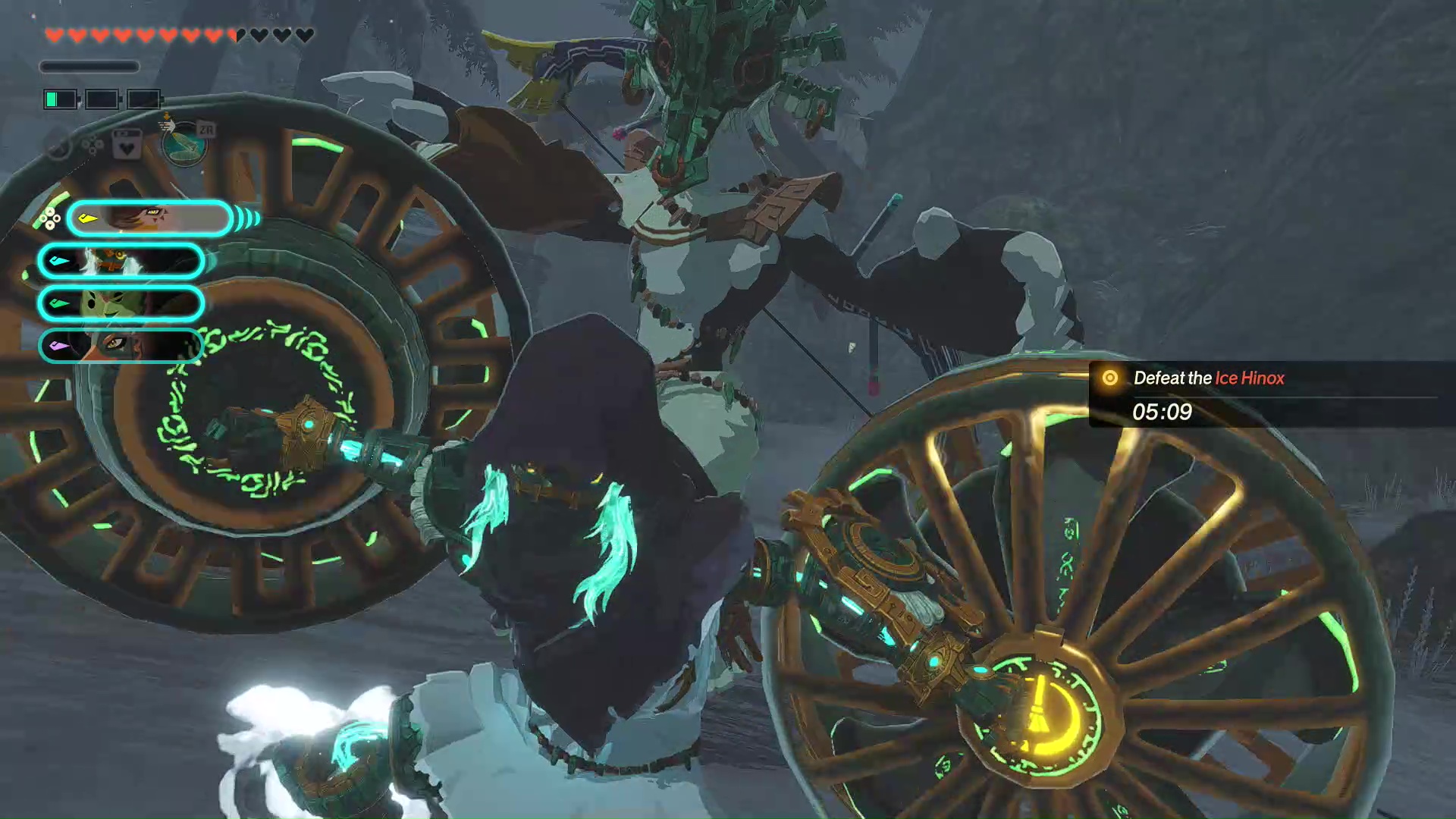Select the yellow sage avatar at top of panel

coord(149,218)
